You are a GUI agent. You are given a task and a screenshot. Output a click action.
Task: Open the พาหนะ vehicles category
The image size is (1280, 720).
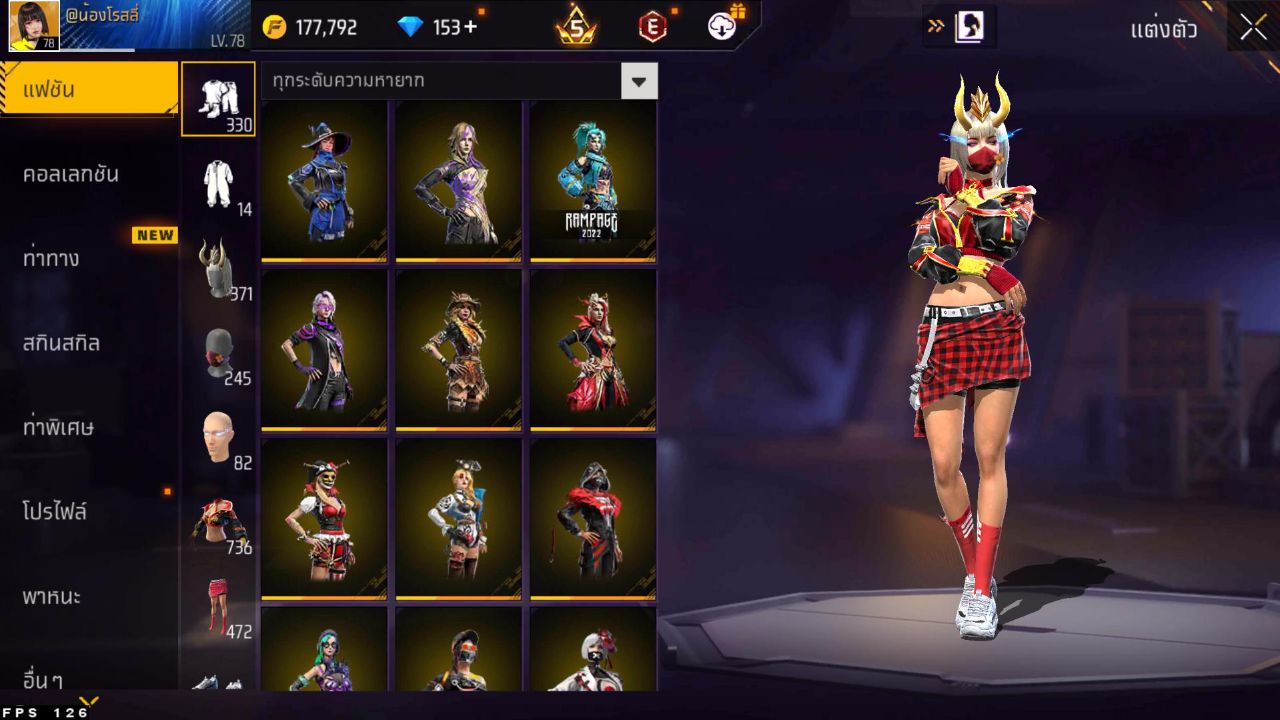pyautogui.click(x=52, y=597)
